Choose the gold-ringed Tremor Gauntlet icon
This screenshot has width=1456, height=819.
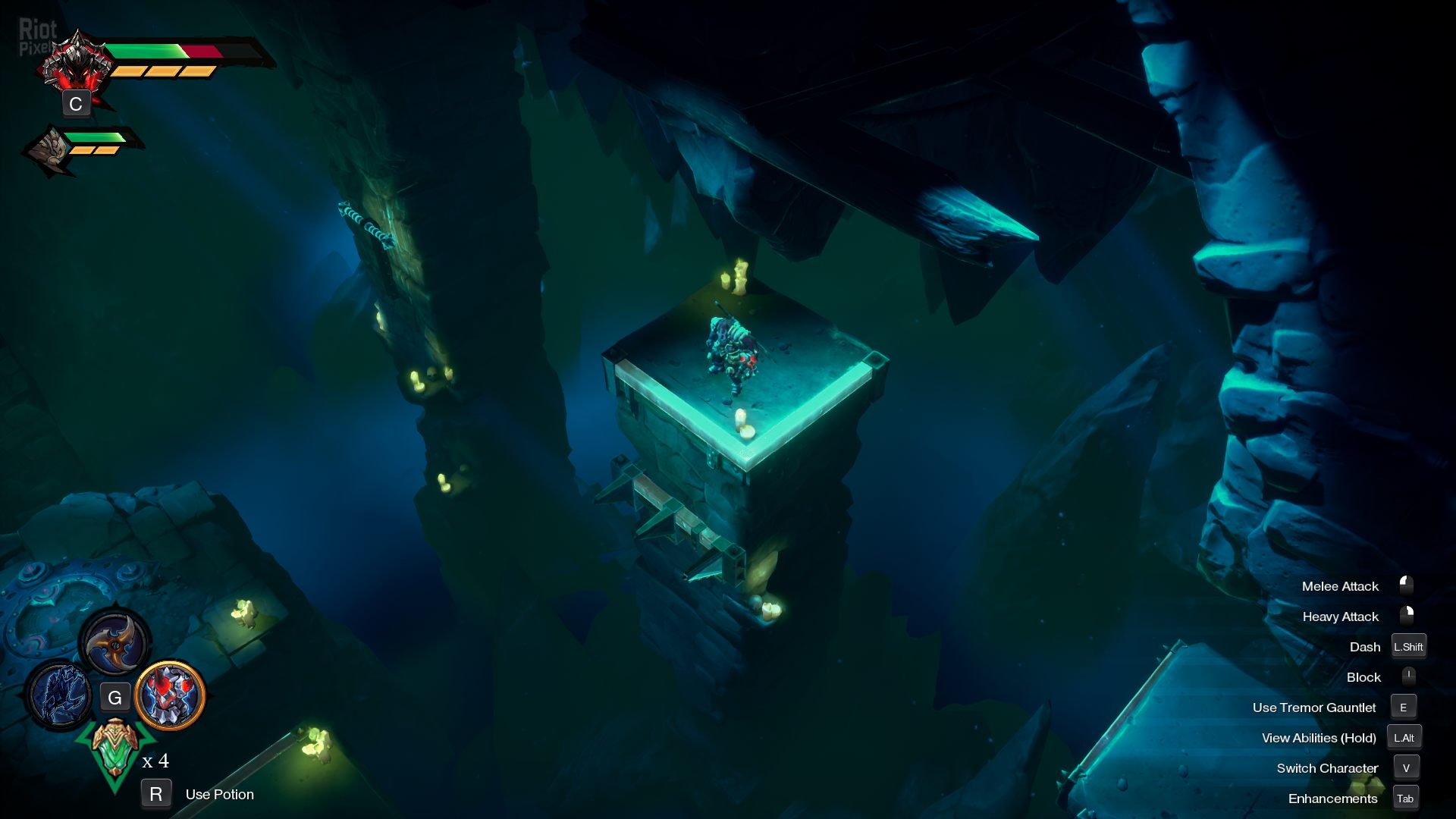click(171, 695)
